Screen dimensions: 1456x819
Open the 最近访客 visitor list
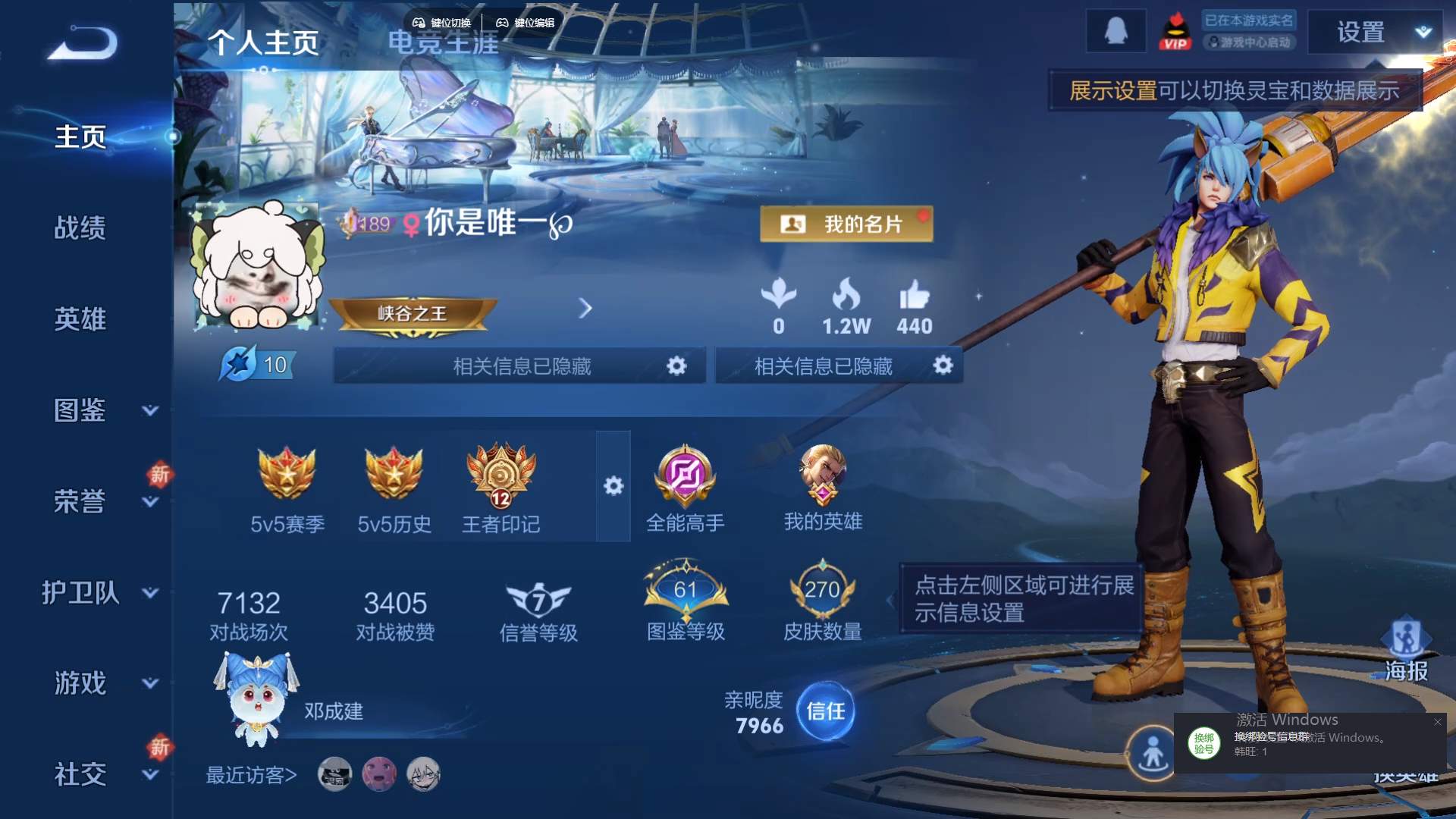coord(249,776)
